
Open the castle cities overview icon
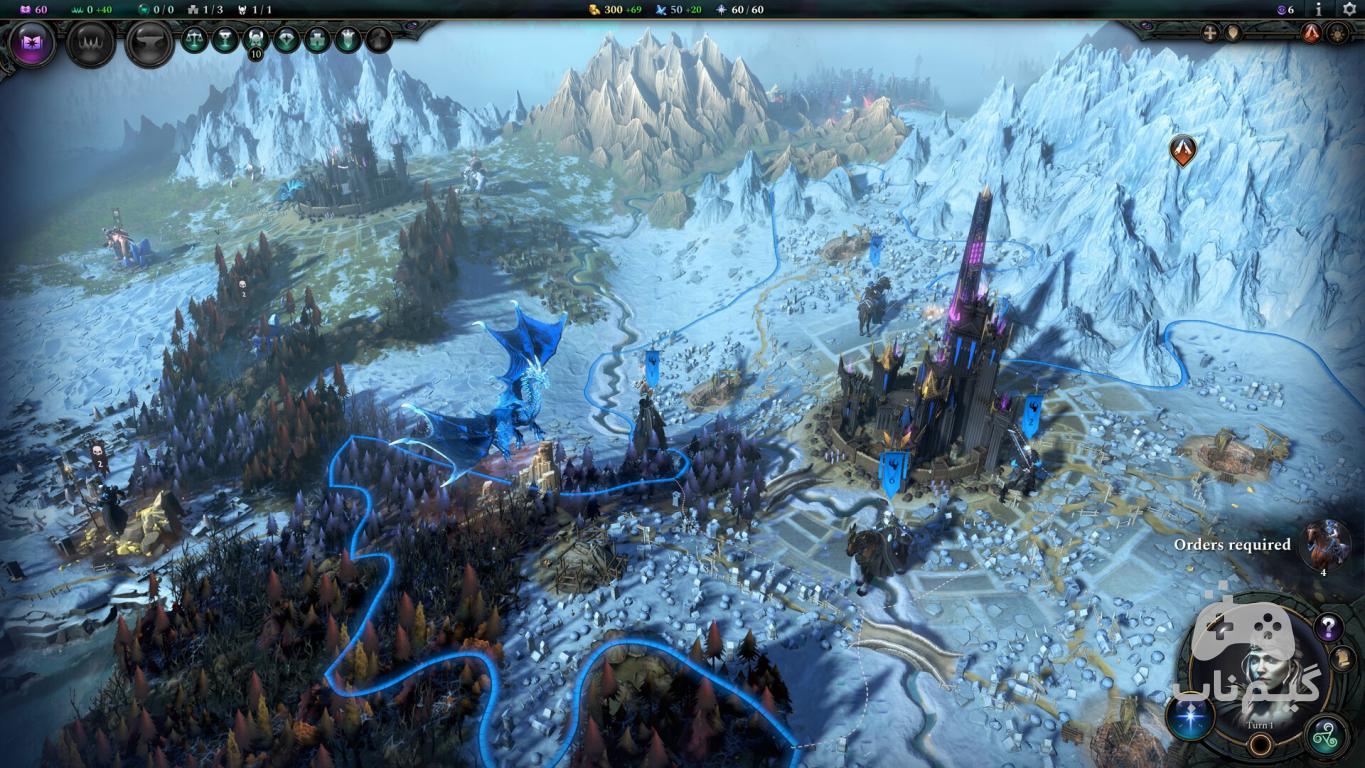point(317,40)
